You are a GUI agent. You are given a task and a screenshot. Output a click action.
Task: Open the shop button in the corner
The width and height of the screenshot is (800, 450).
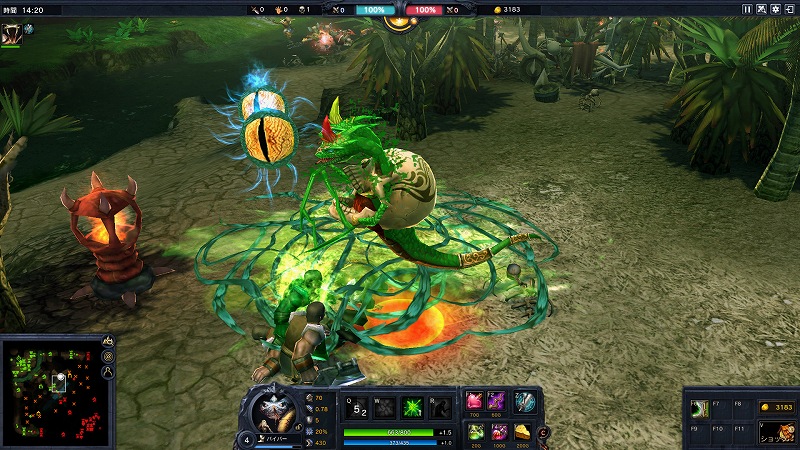pyautogui.click(x=775, y=432)
